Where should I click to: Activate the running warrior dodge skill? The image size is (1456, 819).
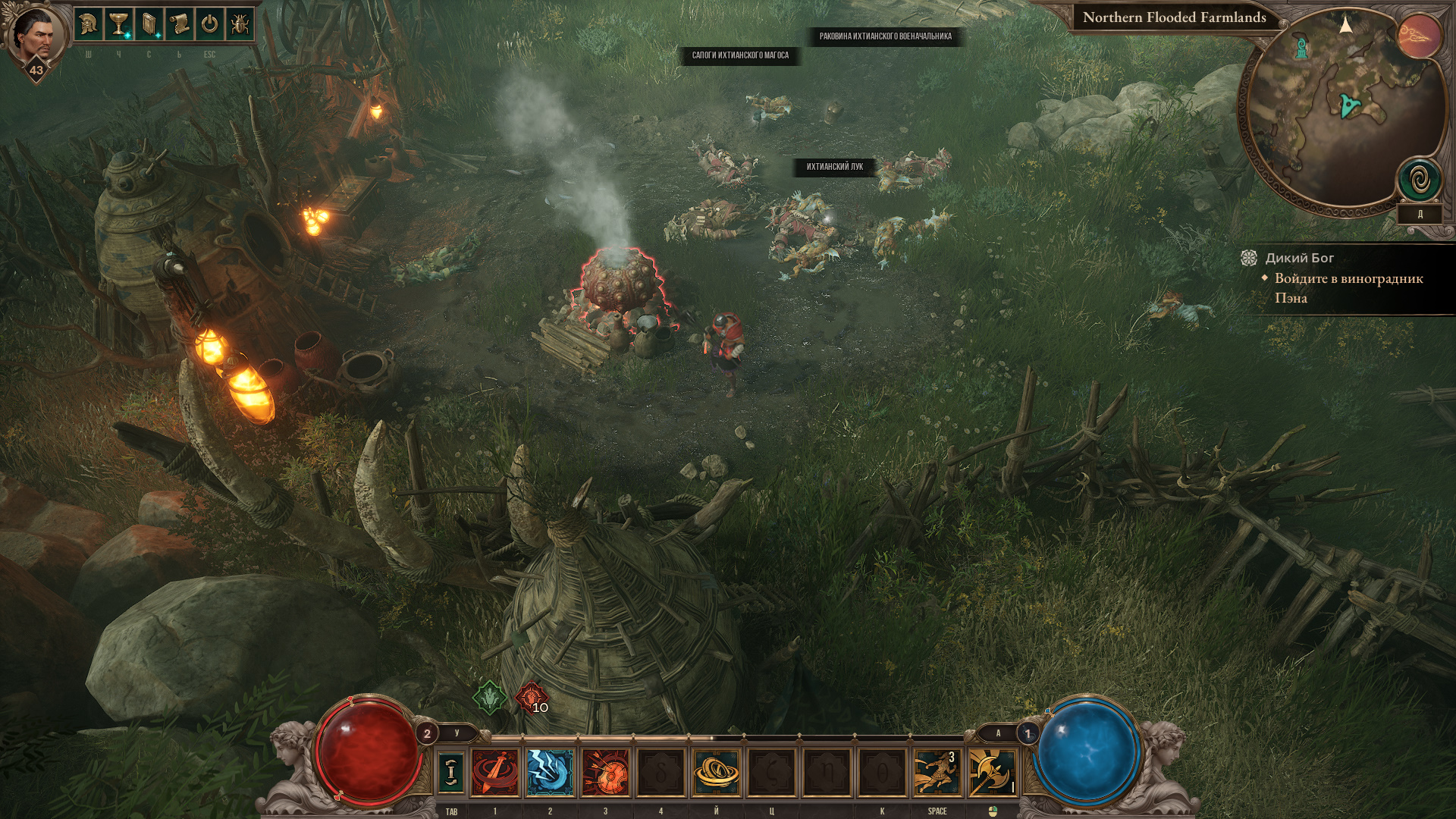(x=937, y=773)
